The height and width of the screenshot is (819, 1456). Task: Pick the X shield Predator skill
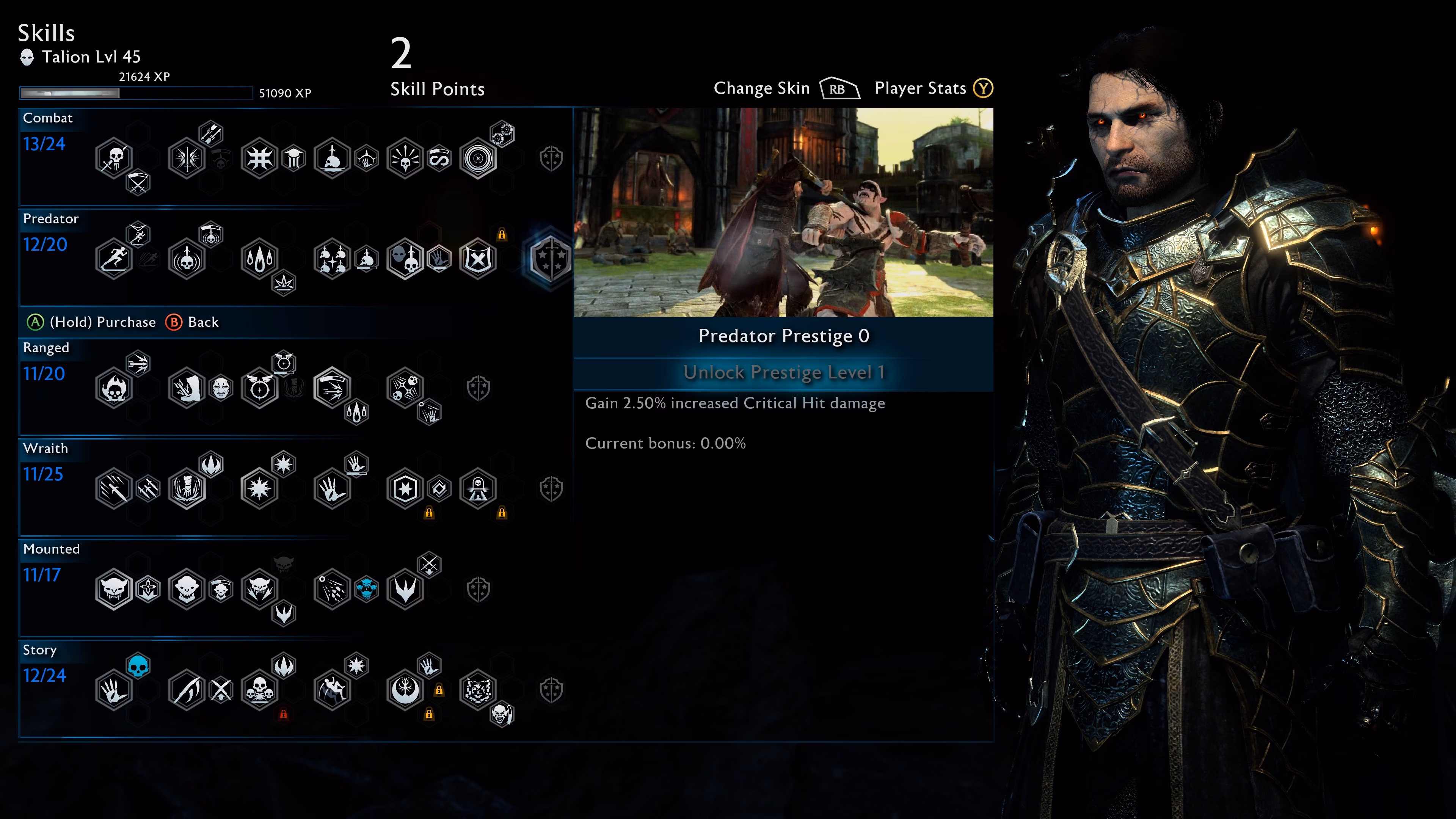[x=478, y=259]
